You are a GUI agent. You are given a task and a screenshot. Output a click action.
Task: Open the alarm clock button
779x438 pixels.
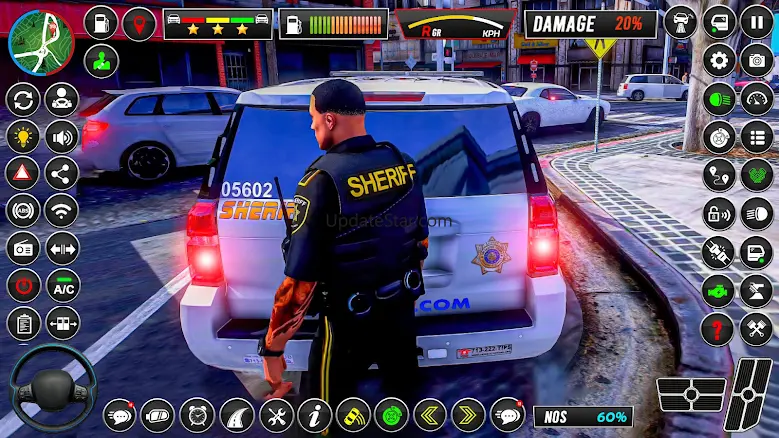(198, 414)
